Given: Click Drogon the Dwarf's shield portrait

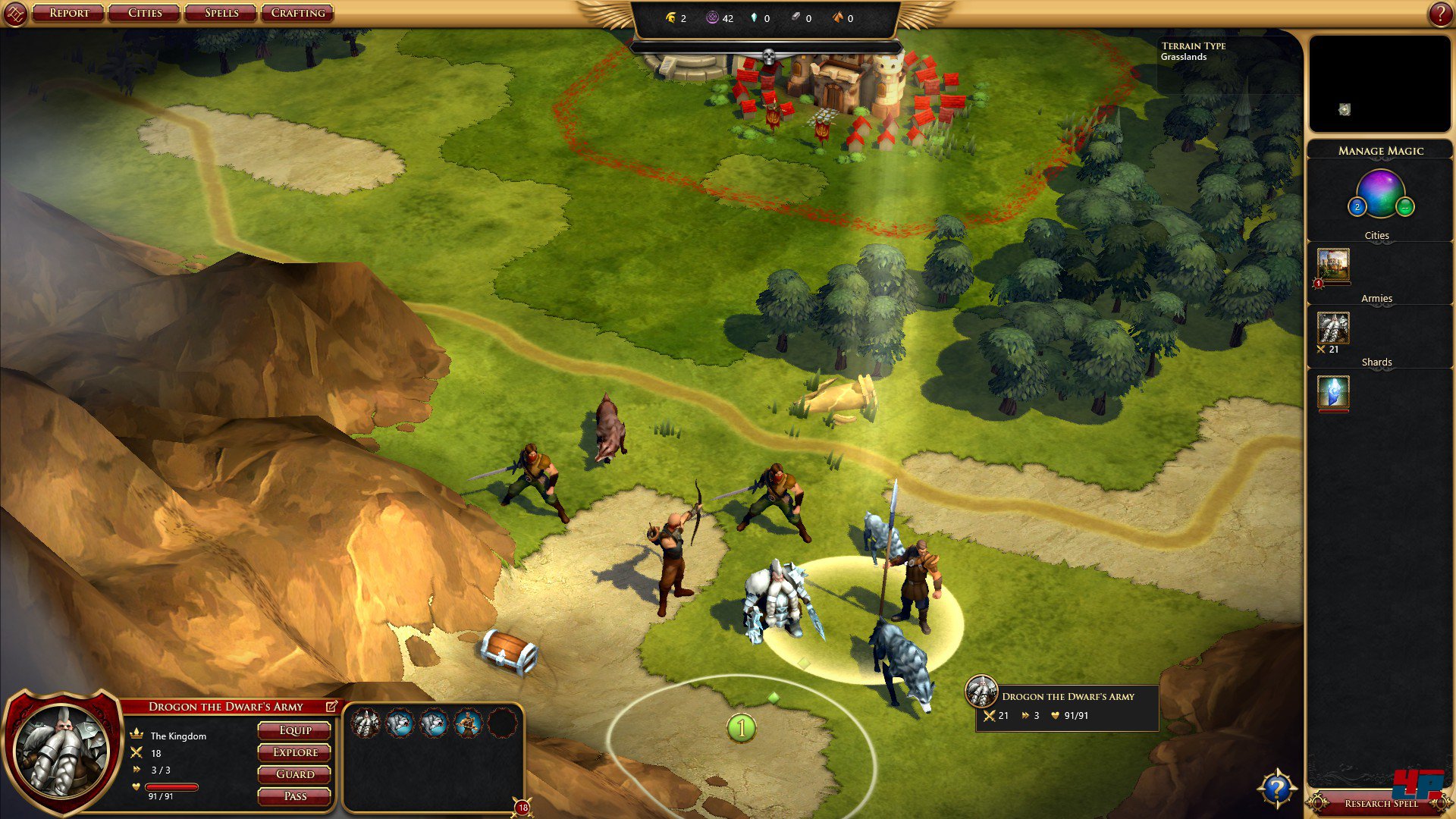Looking at the screenshot, I should tap(62, 751).
